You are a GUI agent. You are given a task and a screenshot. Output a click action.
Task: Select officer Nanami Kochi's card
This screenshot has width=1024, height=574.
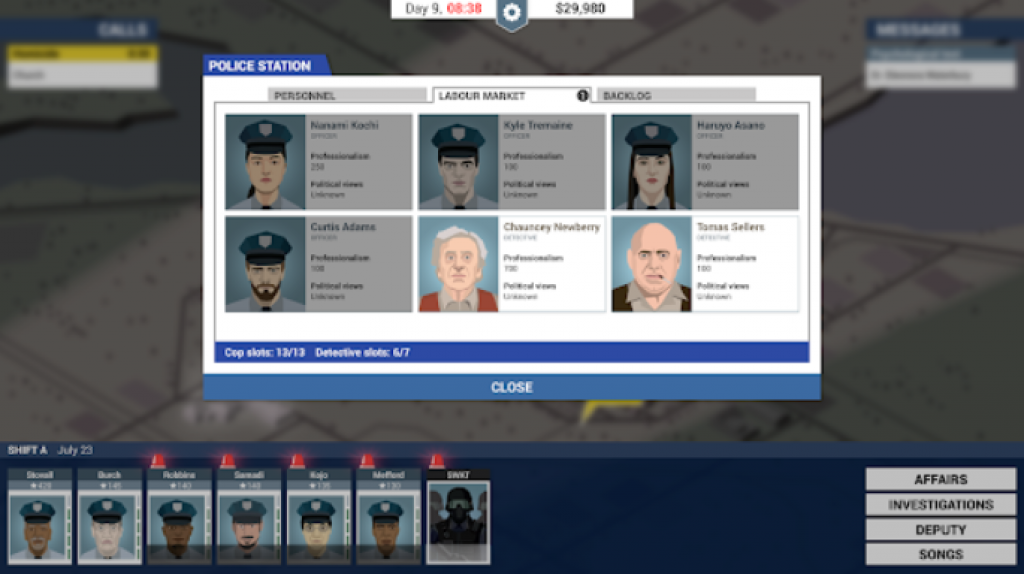coord(318,162)
